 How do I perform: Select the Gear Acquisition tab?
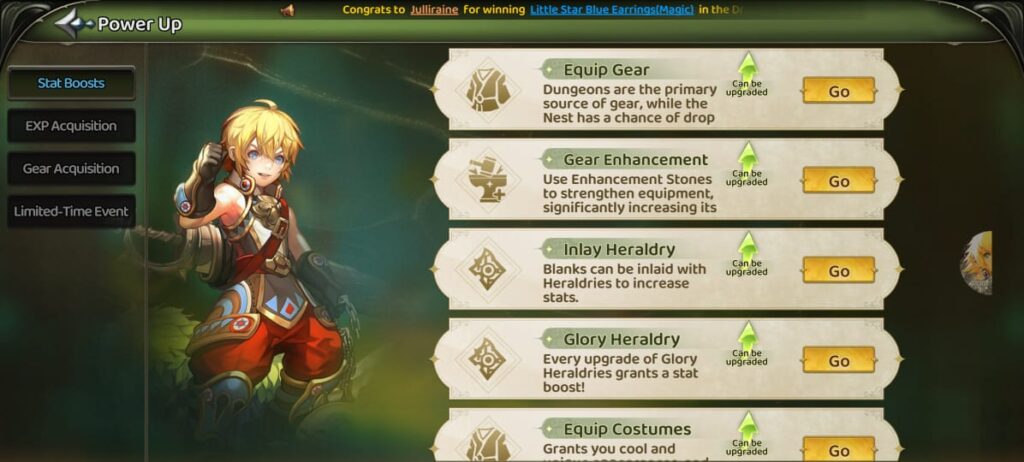coord(71,169)
